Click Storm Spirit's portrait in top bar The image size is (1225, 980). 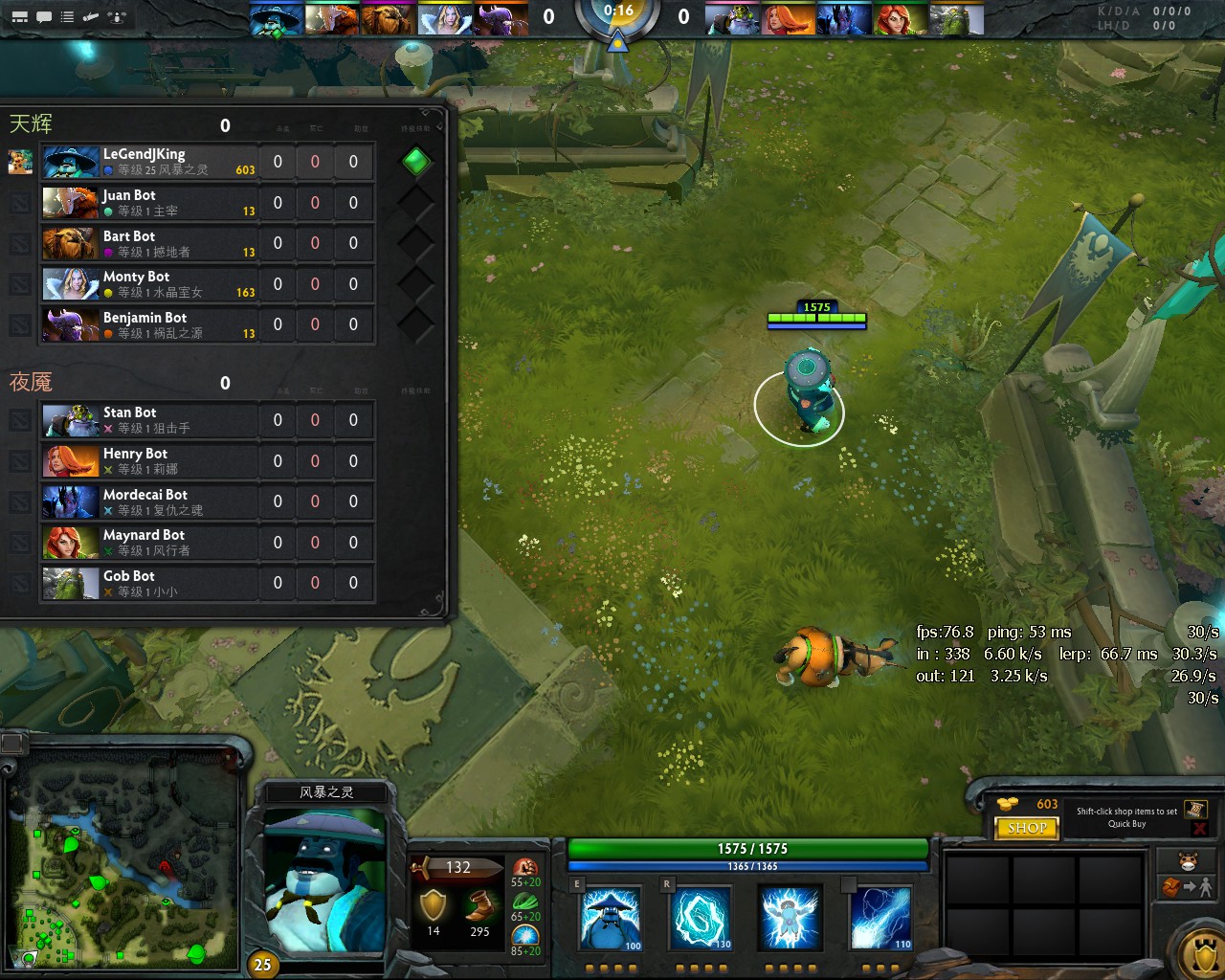[276, 17]
